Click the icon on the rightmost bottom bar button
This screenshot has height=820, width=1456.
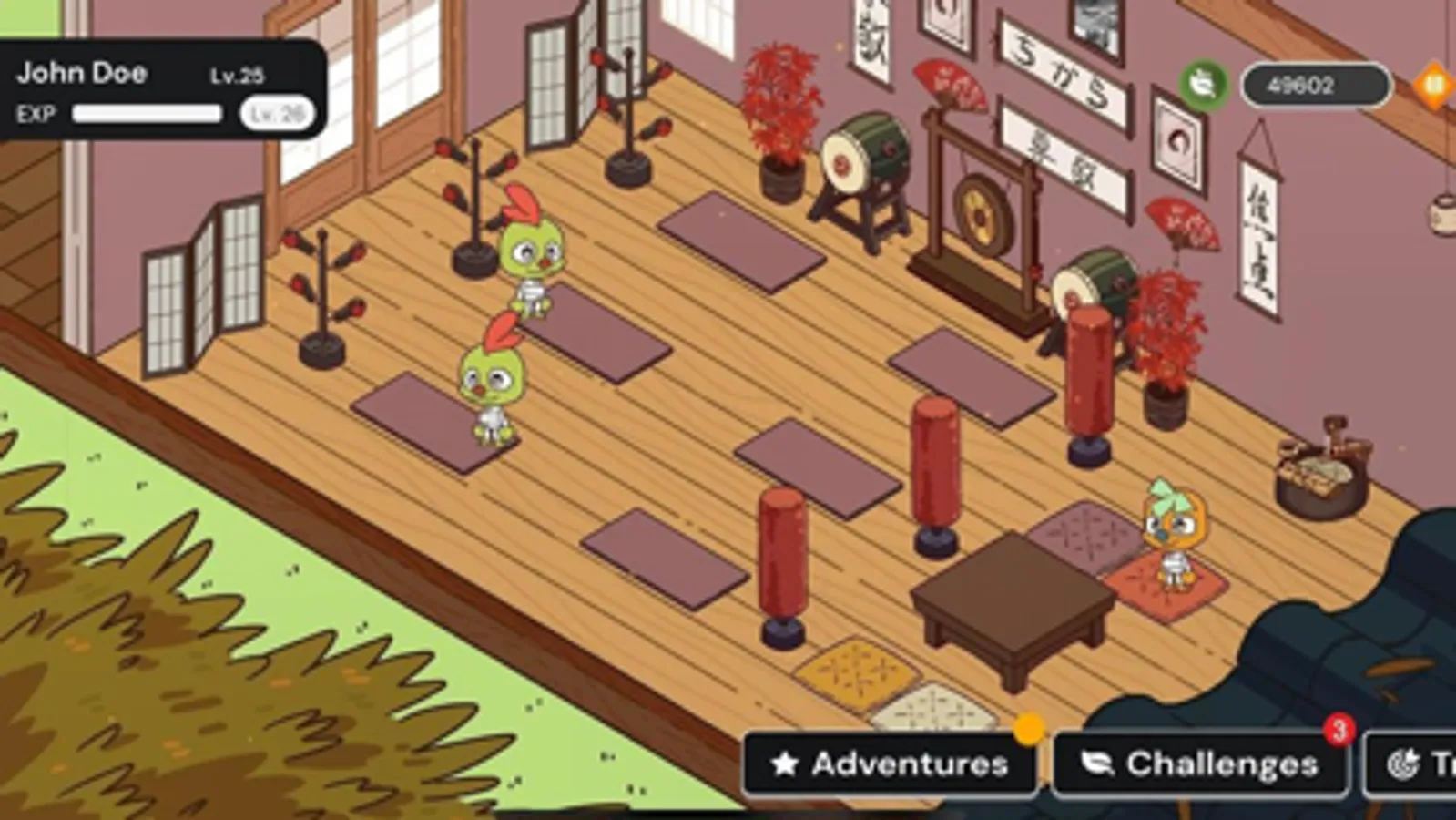point(1406,764)
